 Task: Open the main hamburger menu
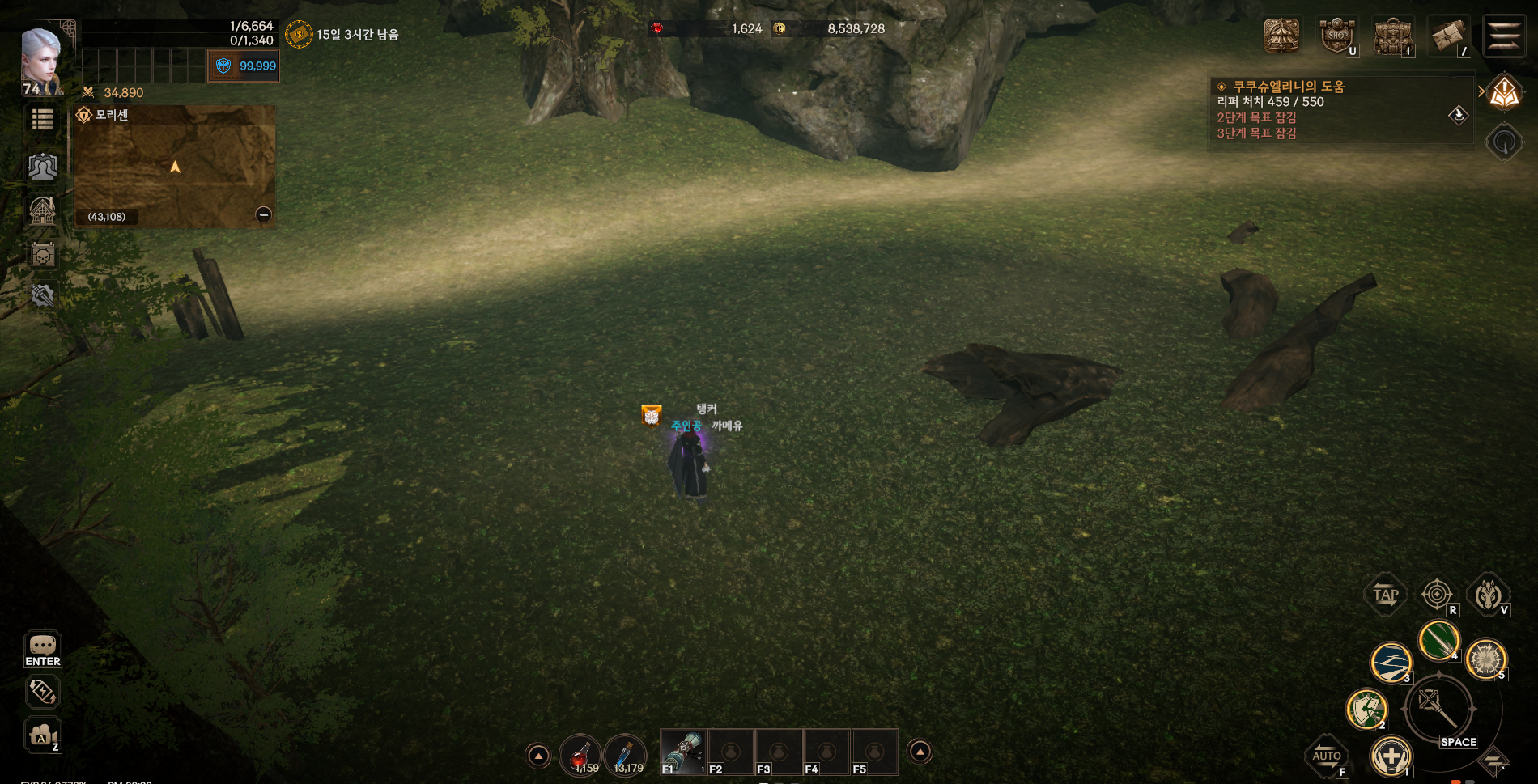[x=1504, y=36]
